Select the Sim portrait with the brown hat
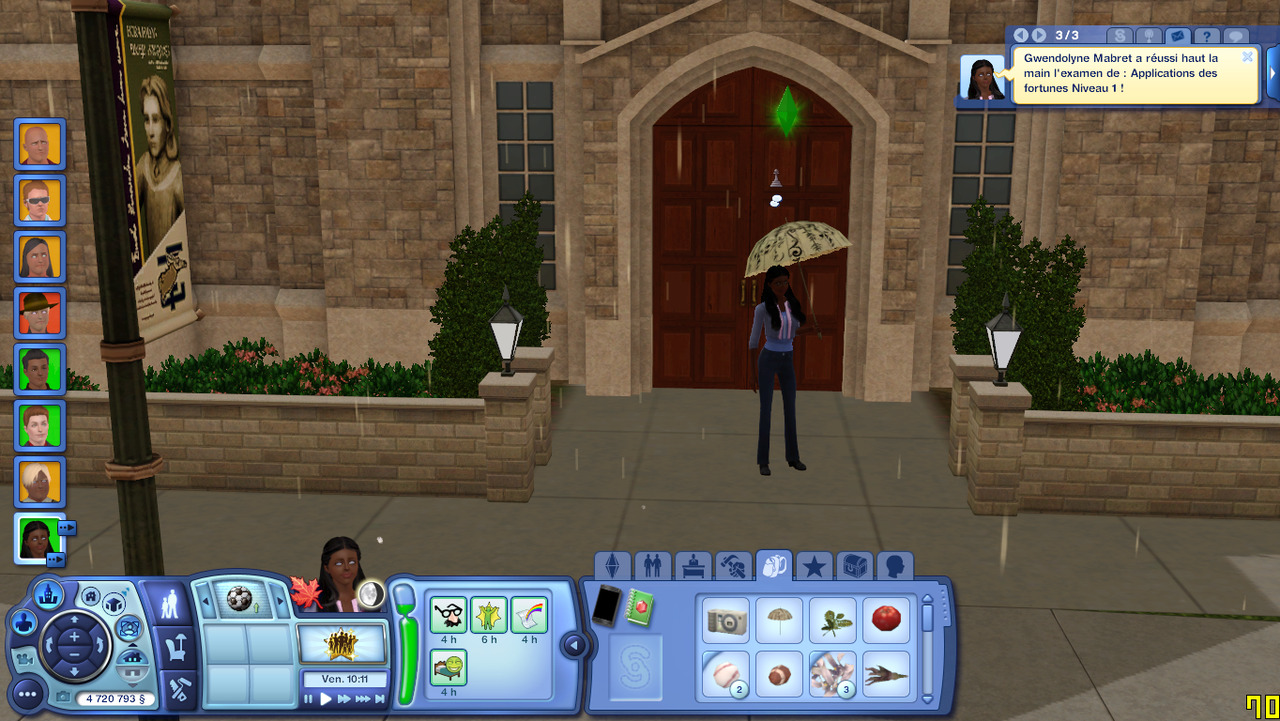Viewport: 1280px width, 721px height. click(40, 314)
